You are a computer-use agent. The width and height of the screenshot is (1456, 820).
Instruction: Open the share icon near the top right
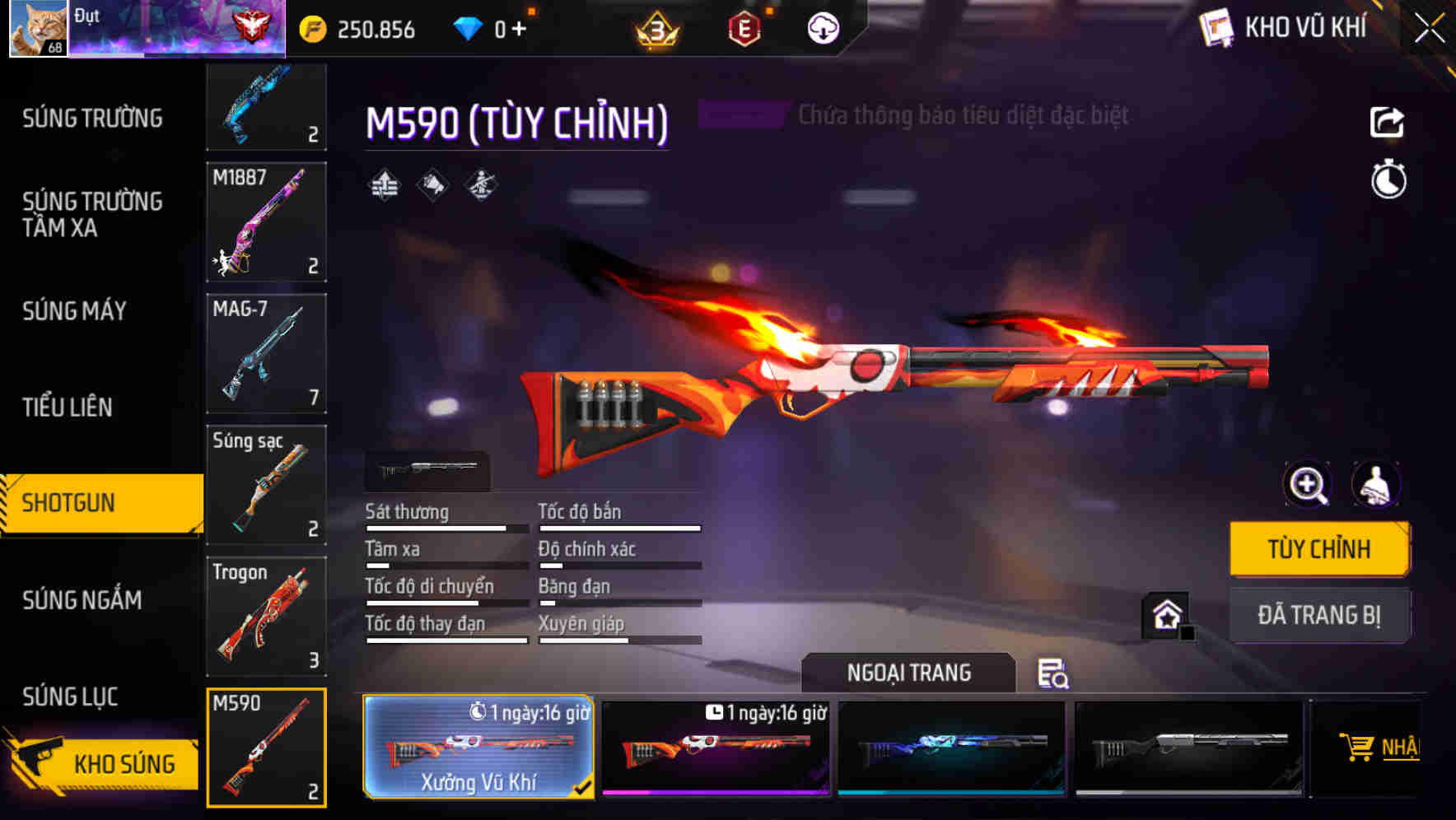pyautogui.click(x=1388, y=122)
